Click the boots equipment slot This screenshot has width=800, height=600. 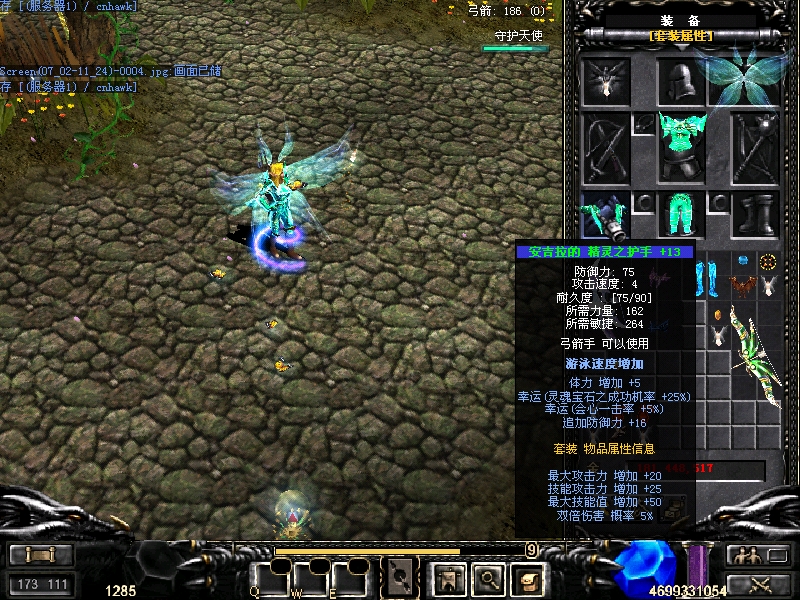click(x=754, y=215)
